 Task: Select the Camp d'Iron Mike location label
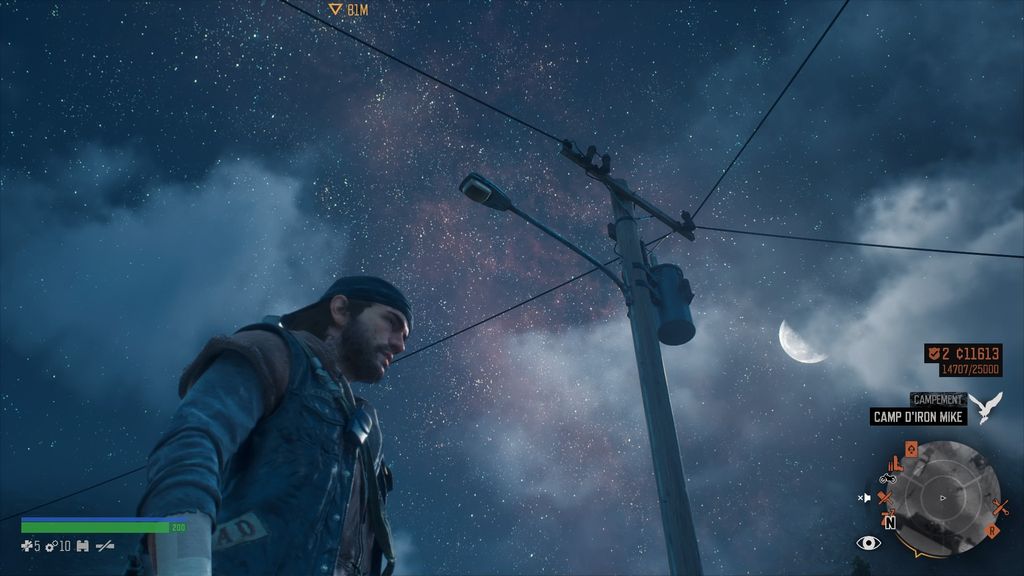click(917, 417)
